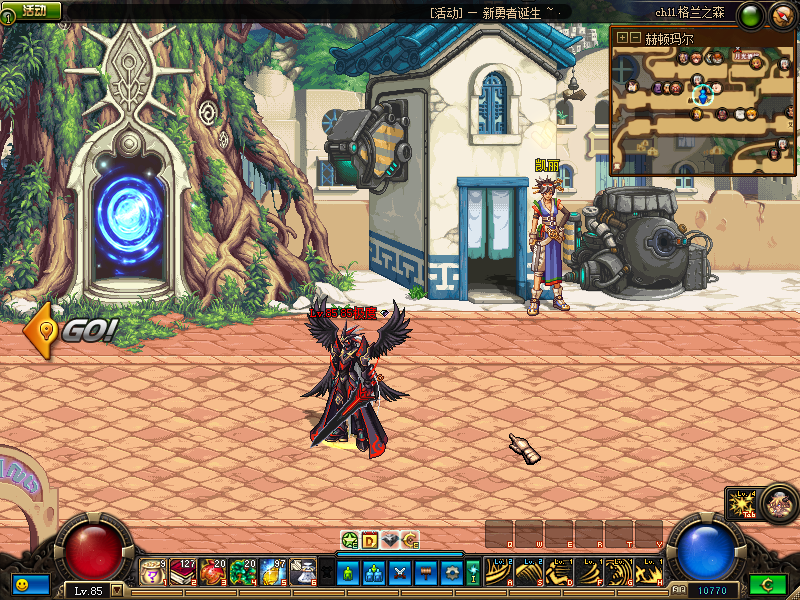This screenshot has width=800, height=600.
Task: Use the yellow crystal item with 97 count
Action: [273, 572]
